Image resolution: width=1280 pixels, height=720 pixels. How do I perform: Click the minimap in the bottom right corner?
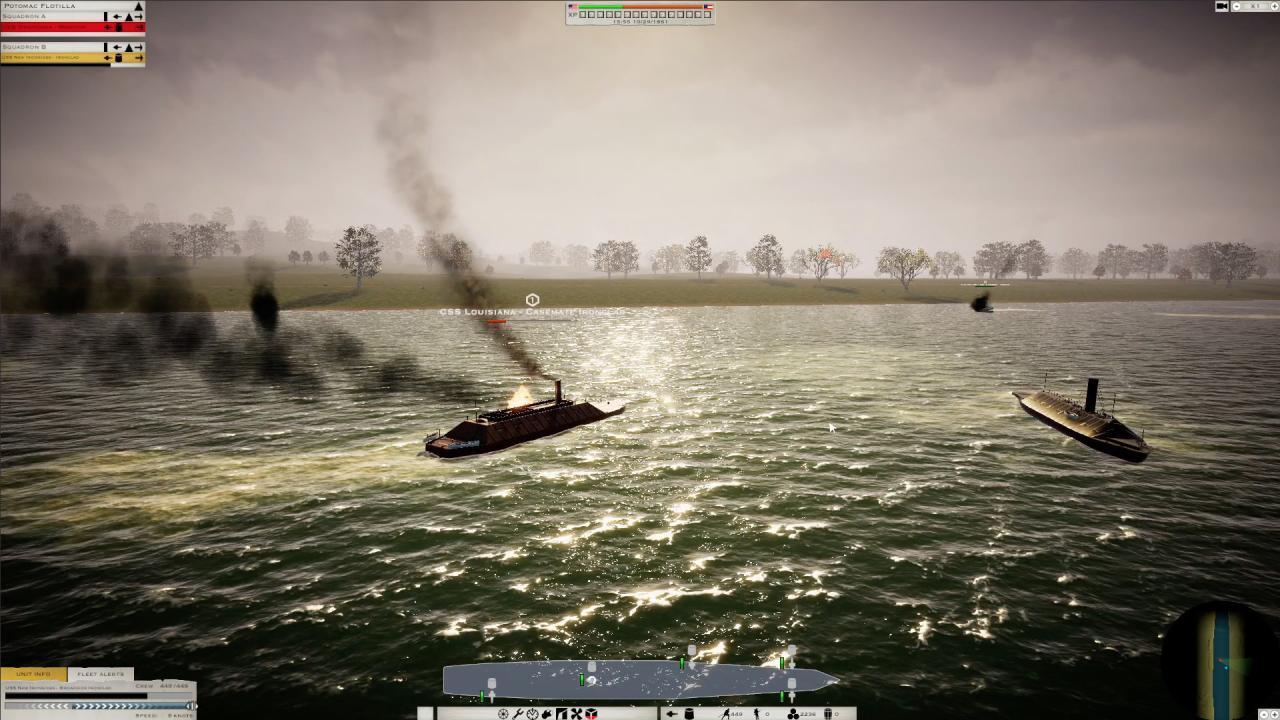[1218, 660]
